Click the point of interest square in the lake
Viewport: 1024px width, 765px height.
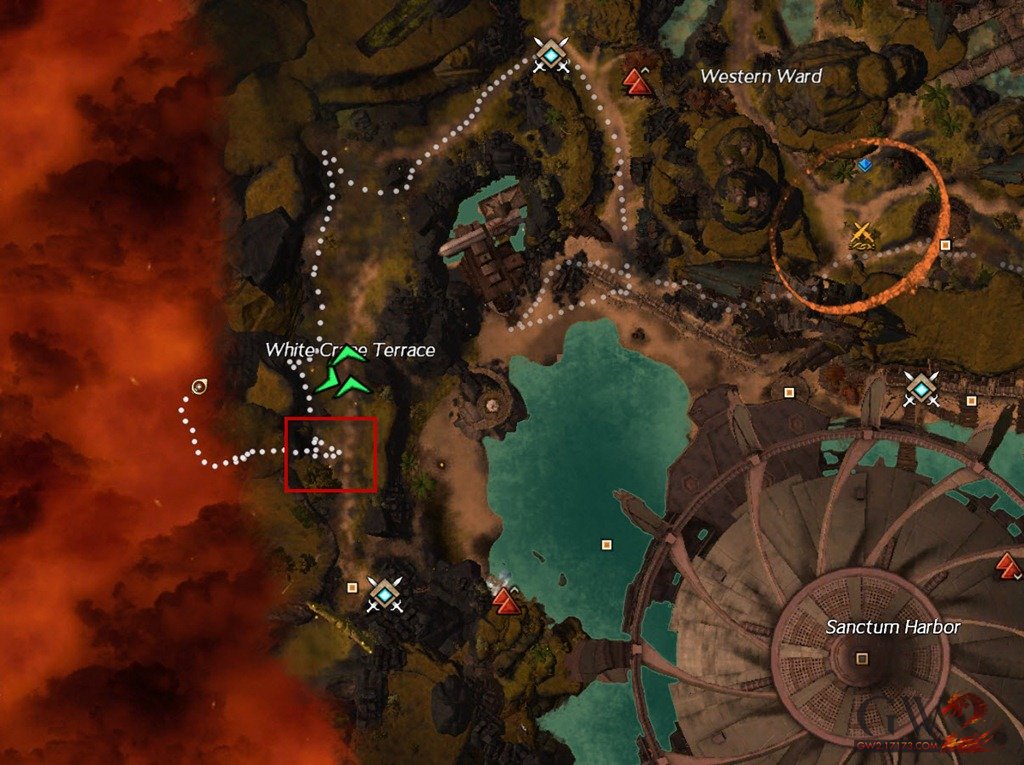(606, 545)
